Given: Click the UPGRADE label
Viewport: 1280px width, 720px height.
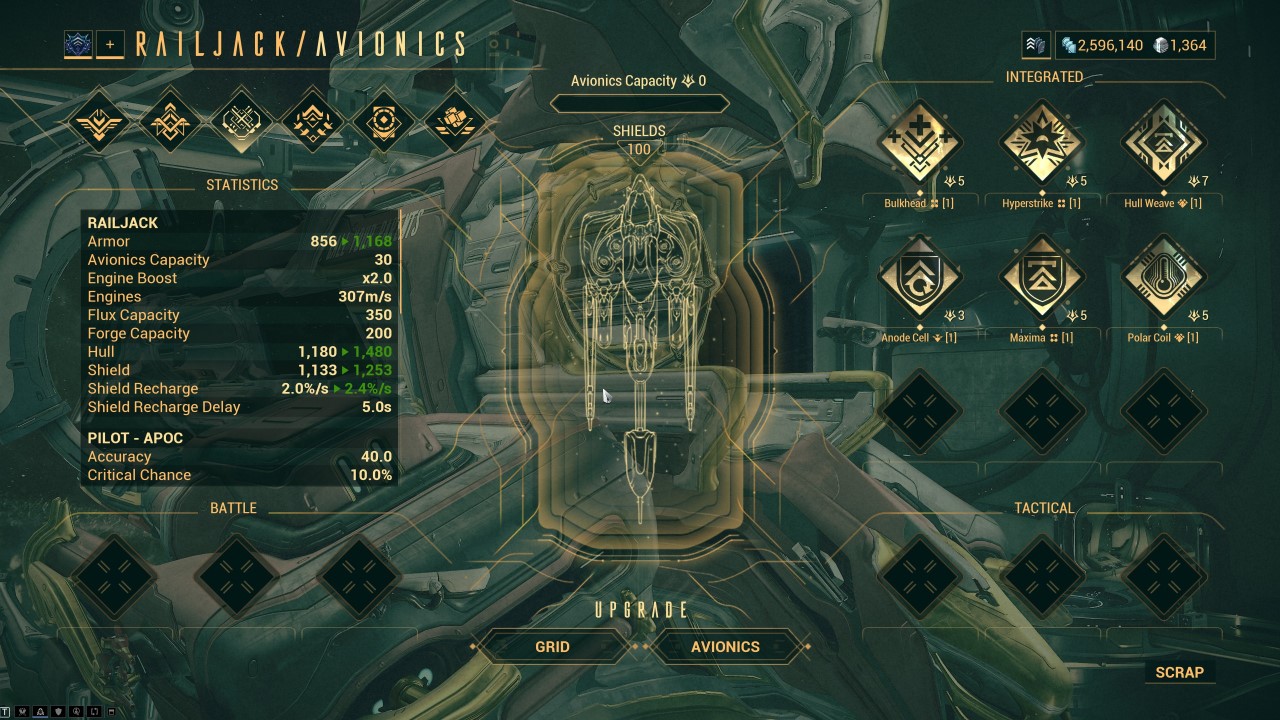Looking at the screenshot, I should tap(639, 609).
